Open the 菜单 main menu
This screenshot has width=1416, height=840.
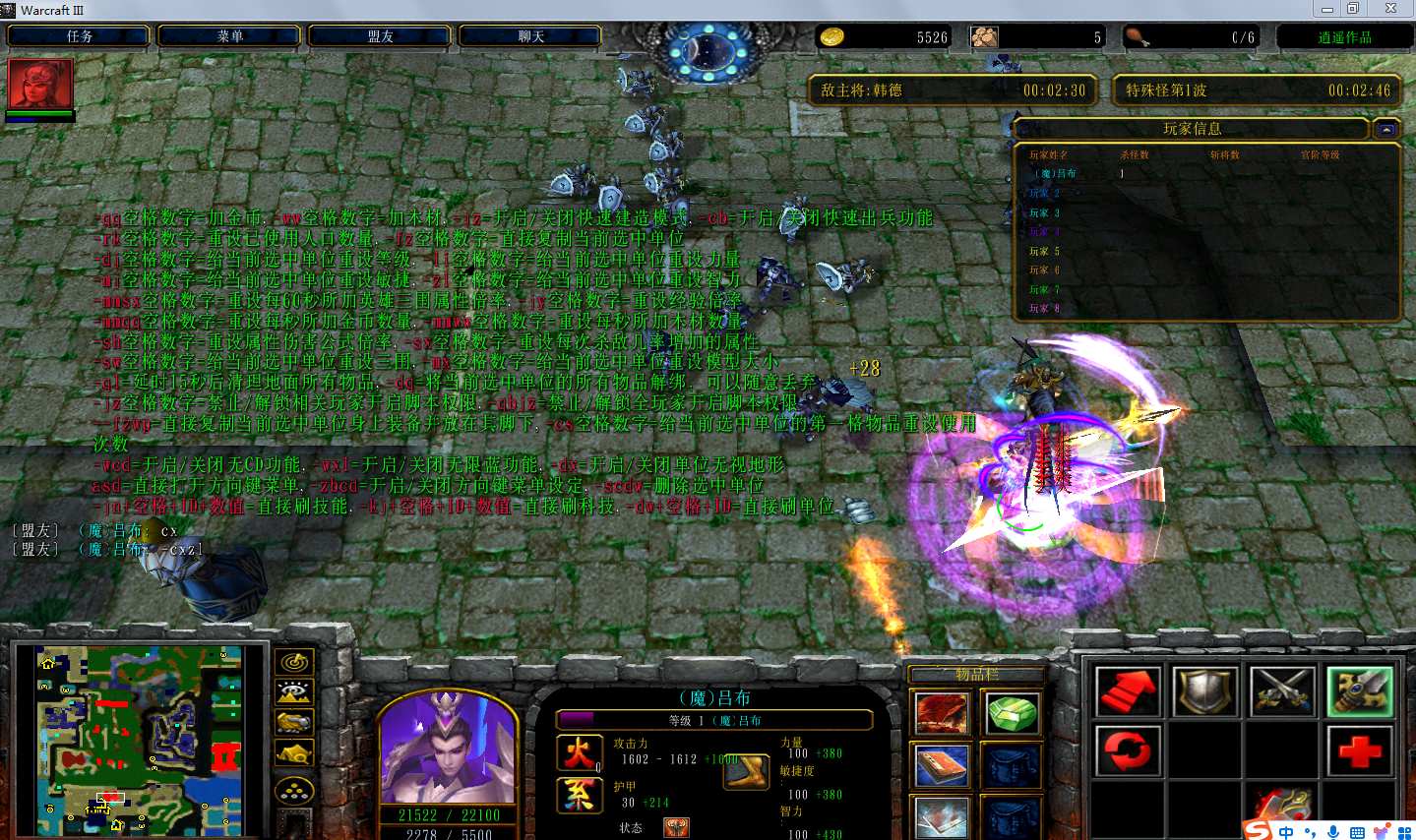point(230,36)
